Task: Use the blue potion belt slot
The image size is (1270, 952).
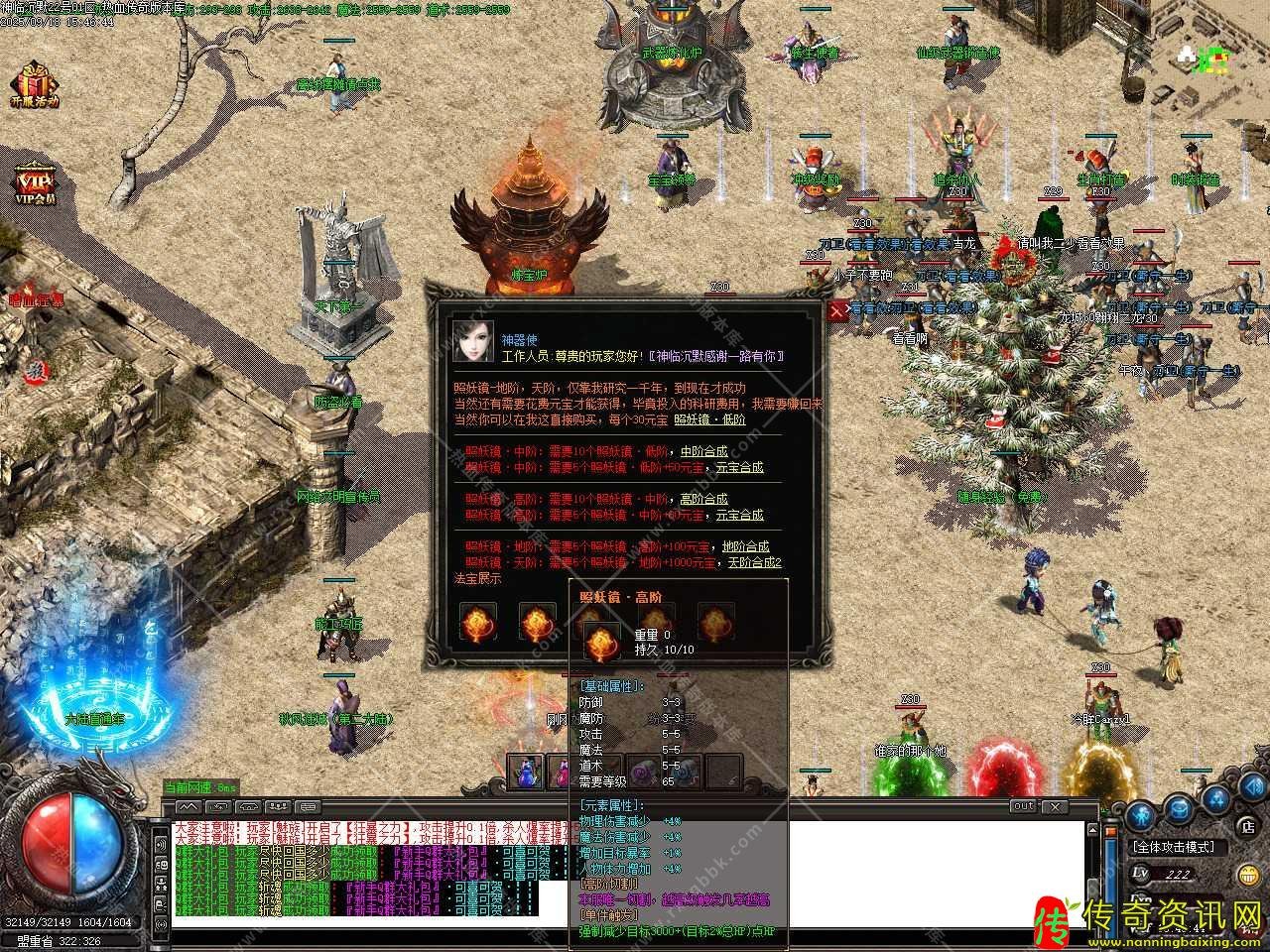Action: pos(525,771)
